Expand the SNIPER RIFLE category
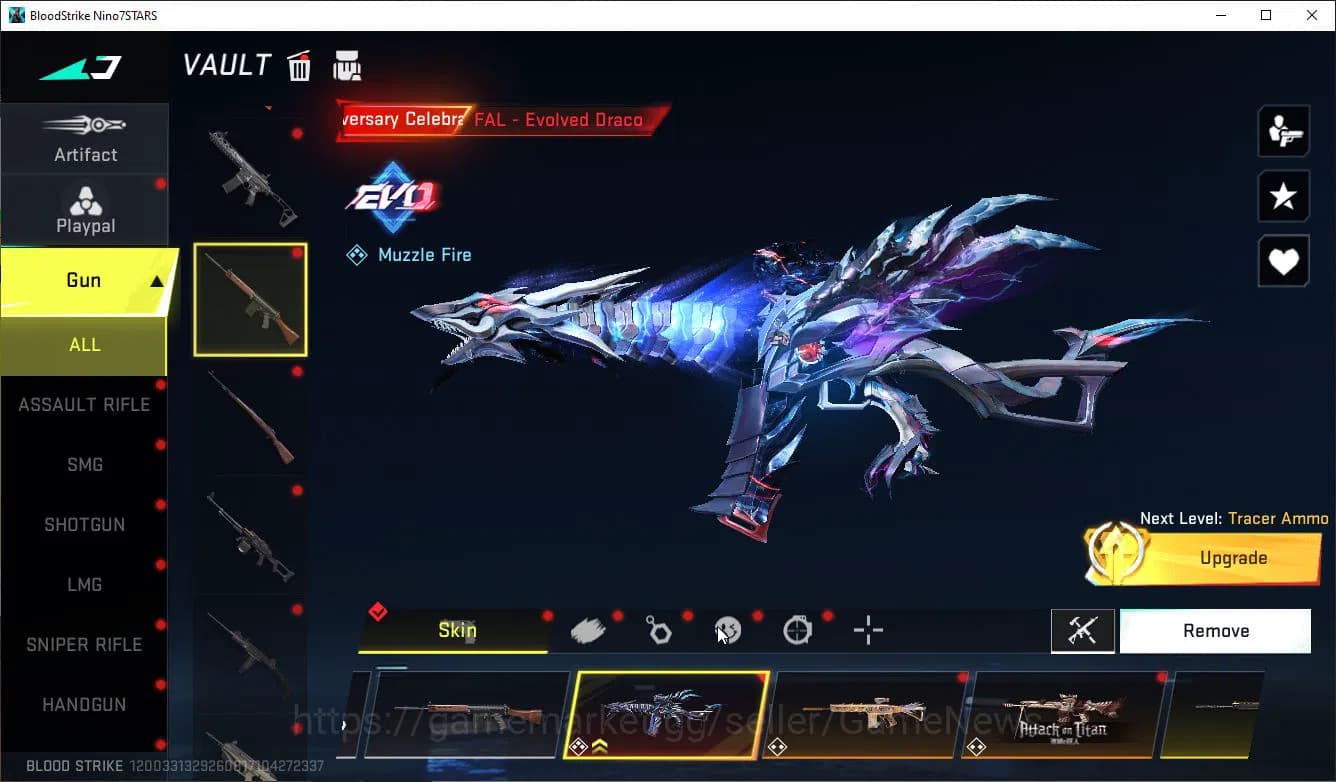This screenshot has height=782, width=1336. (84, 644)
